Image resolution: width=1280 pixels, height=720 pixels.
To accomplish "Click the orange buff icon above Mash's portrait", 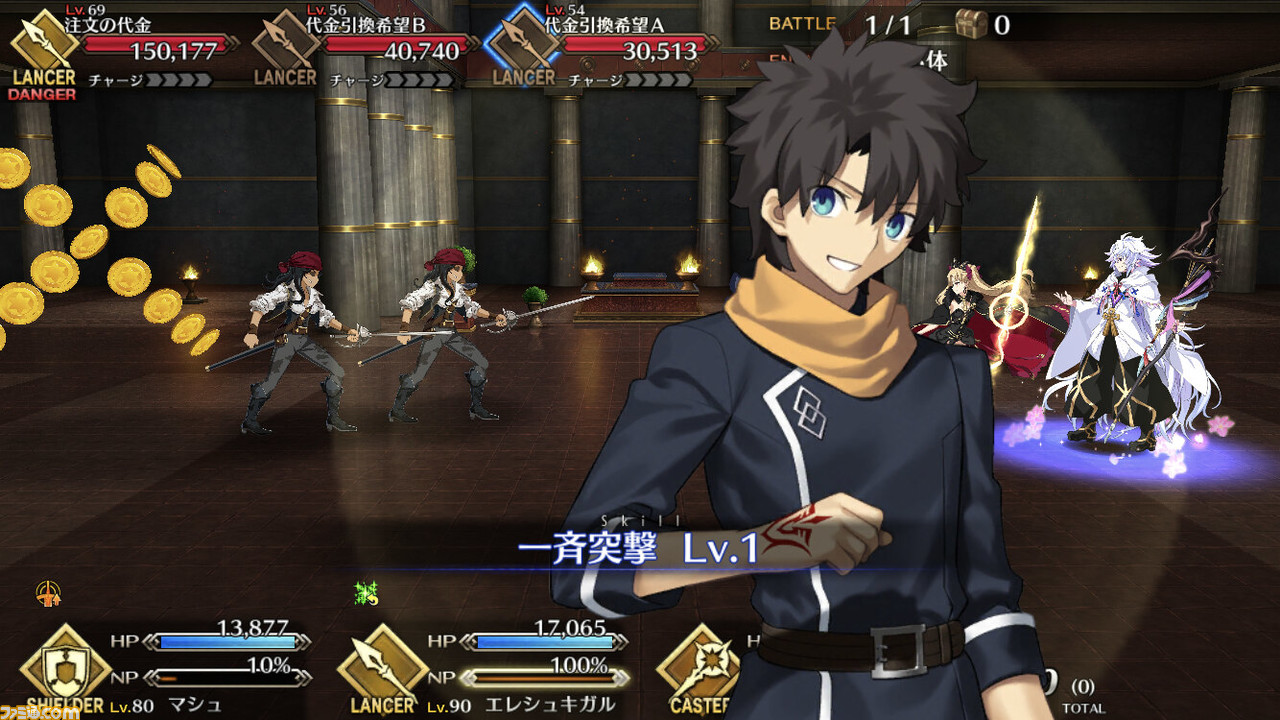I will point(45,594).
